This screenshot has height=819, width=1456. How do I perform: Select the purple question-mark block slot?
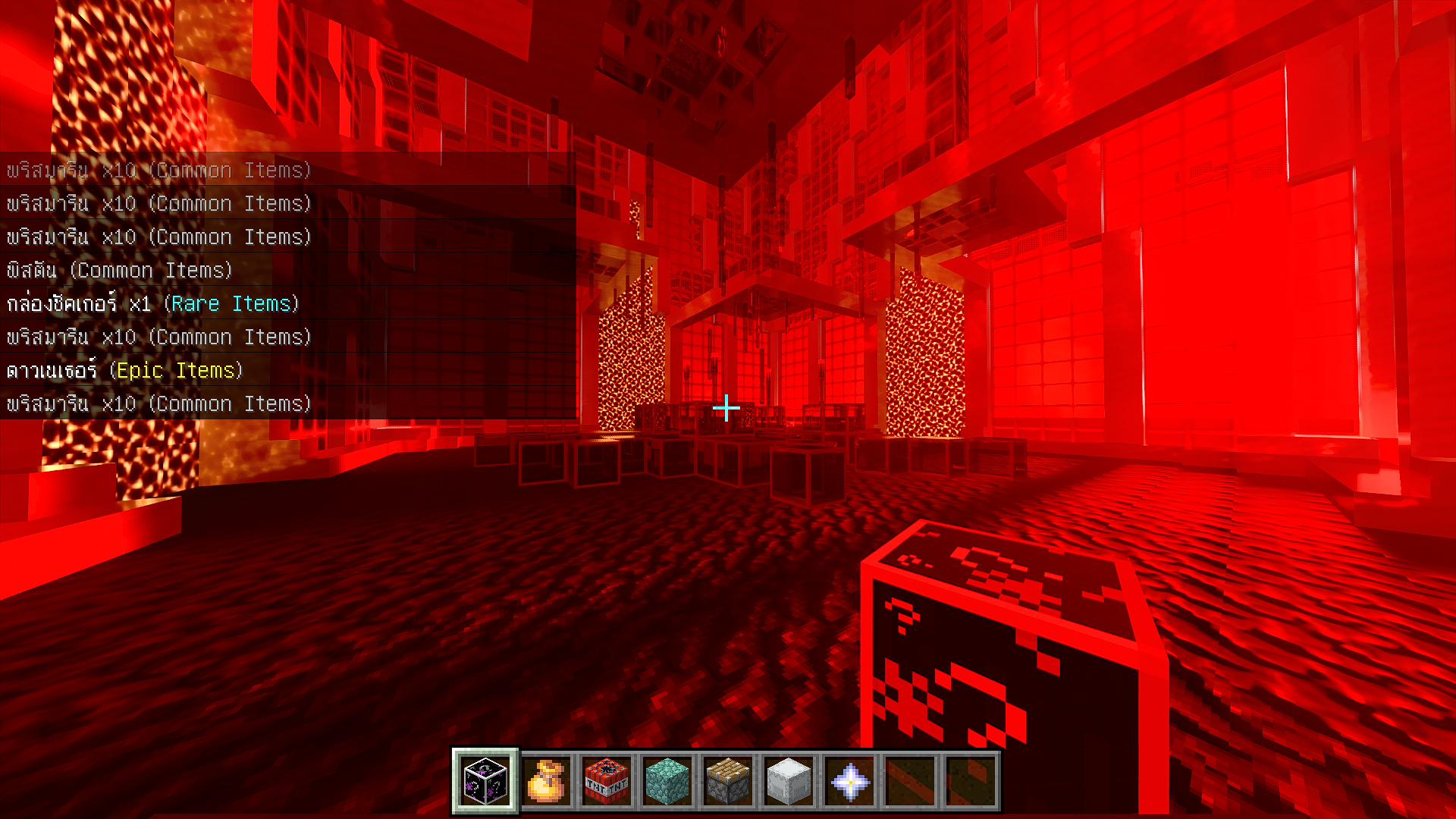tap(485, 781)
